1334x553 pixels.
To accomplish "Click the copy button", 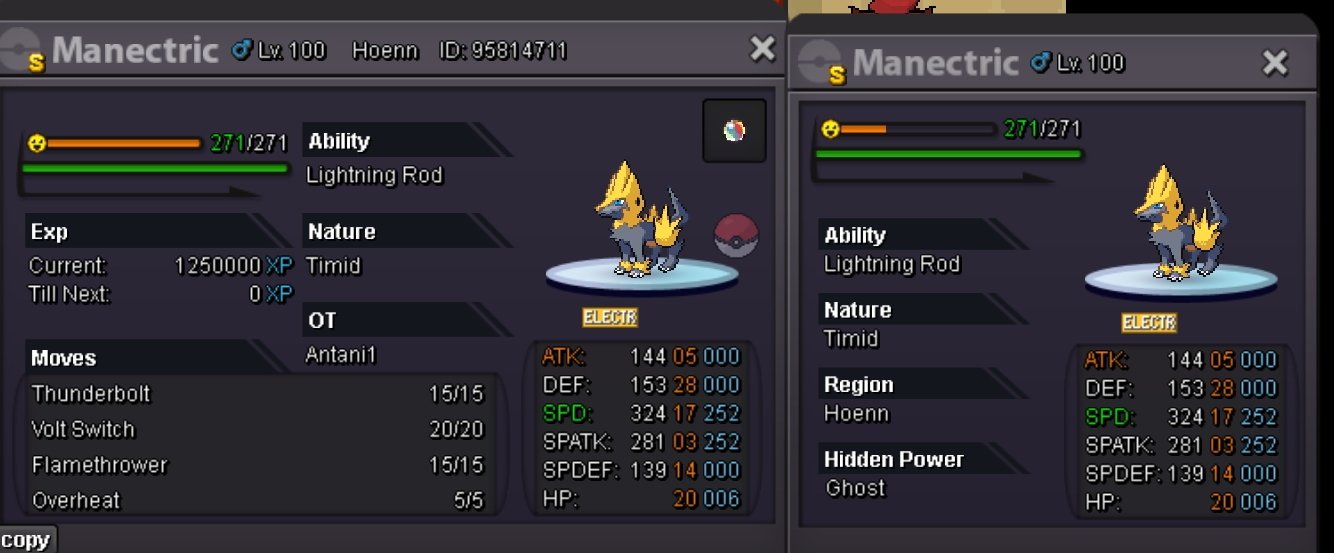I will pos(26,540).
